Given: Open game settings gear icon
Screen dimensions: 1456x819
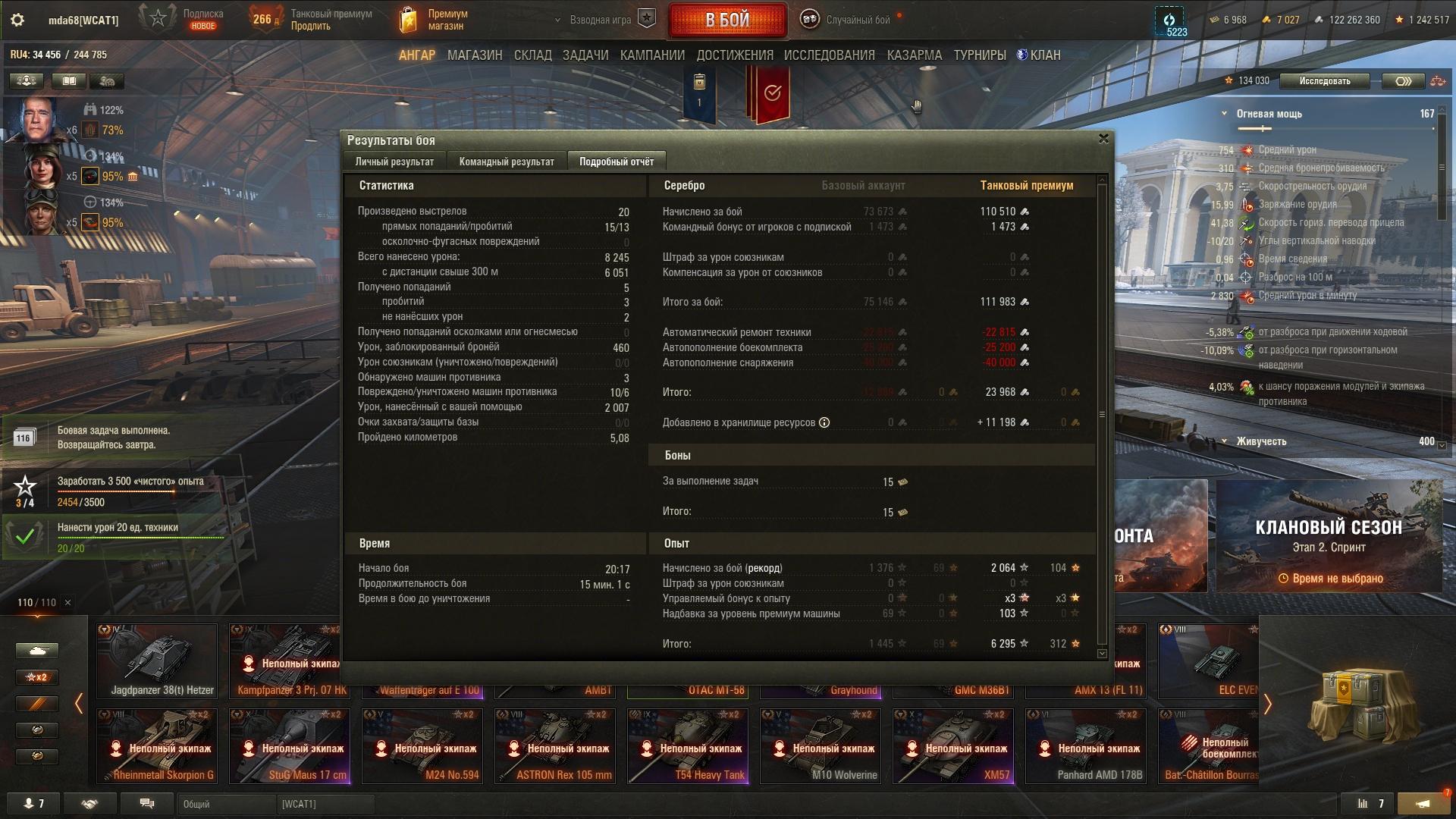Looking at the screenshot, I should pyautogui.click(x=17, y=20).
